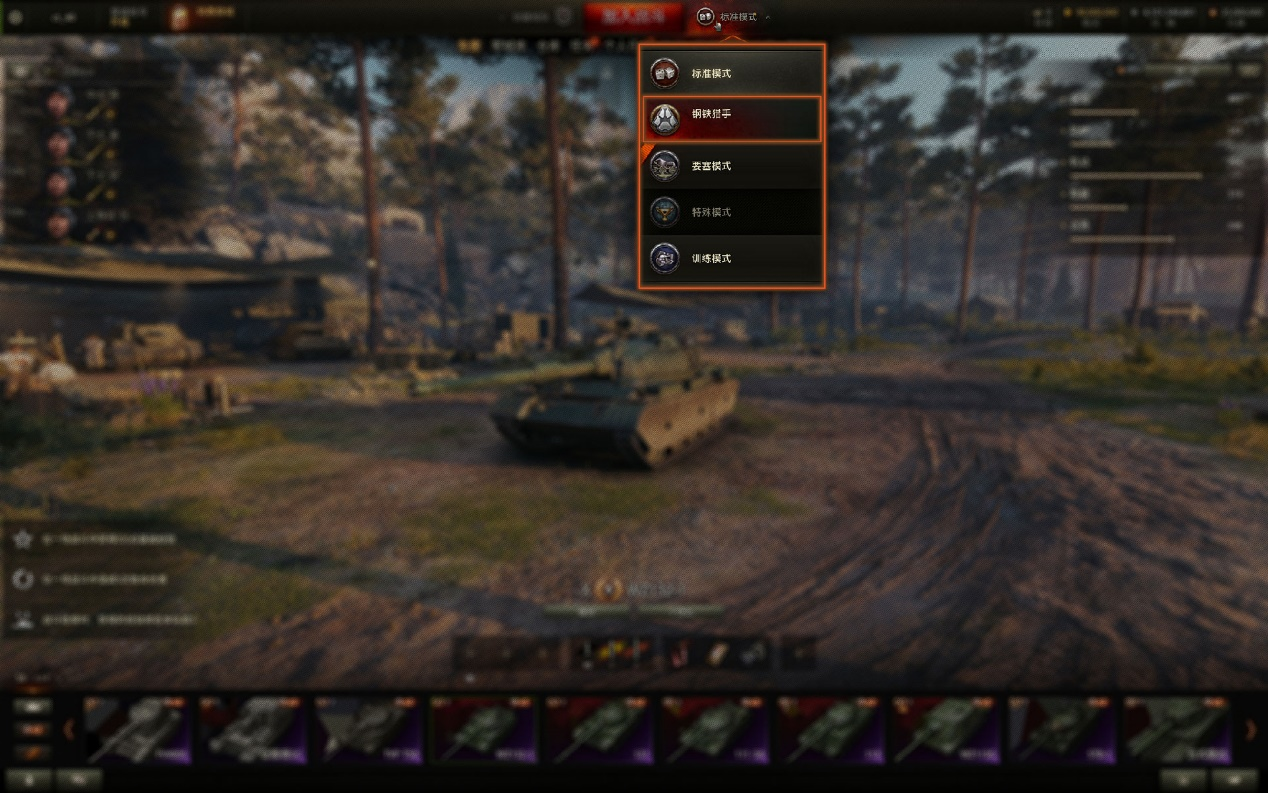
Task: Click the red battle button in the top bar
Action: pyautogui.click(x=633, y=17)
